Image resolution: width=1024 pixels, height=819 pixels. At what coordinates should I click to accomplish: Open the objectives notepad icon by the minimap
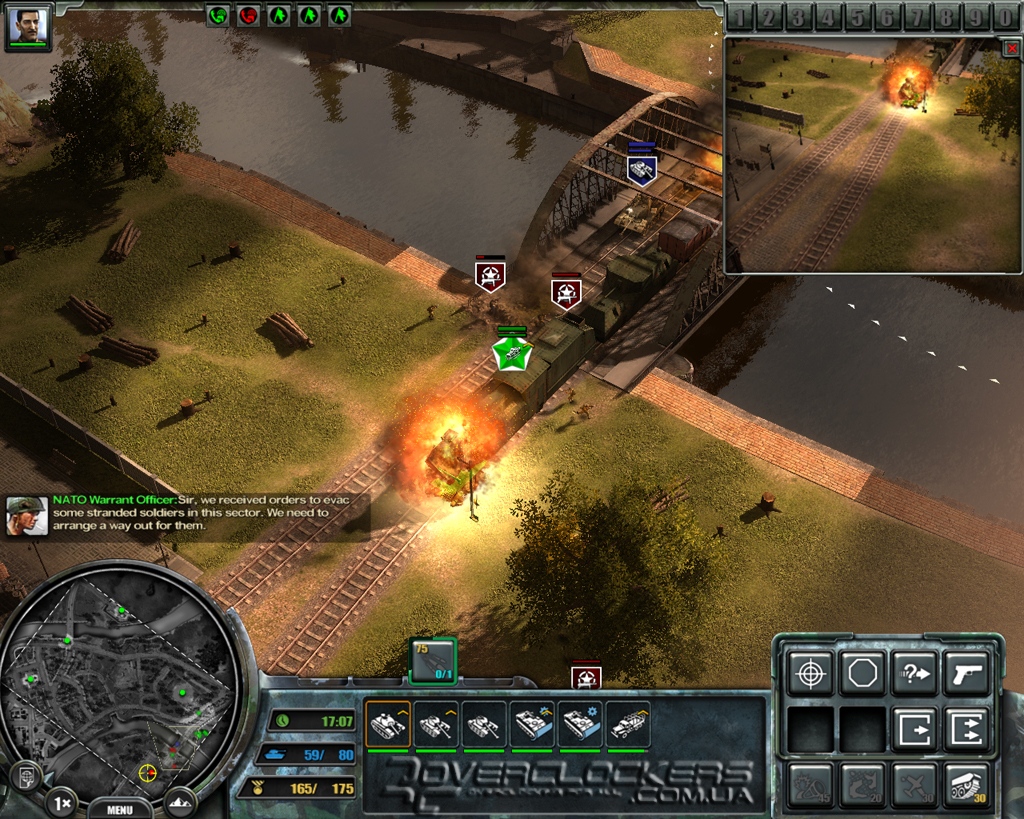point(25,776)
